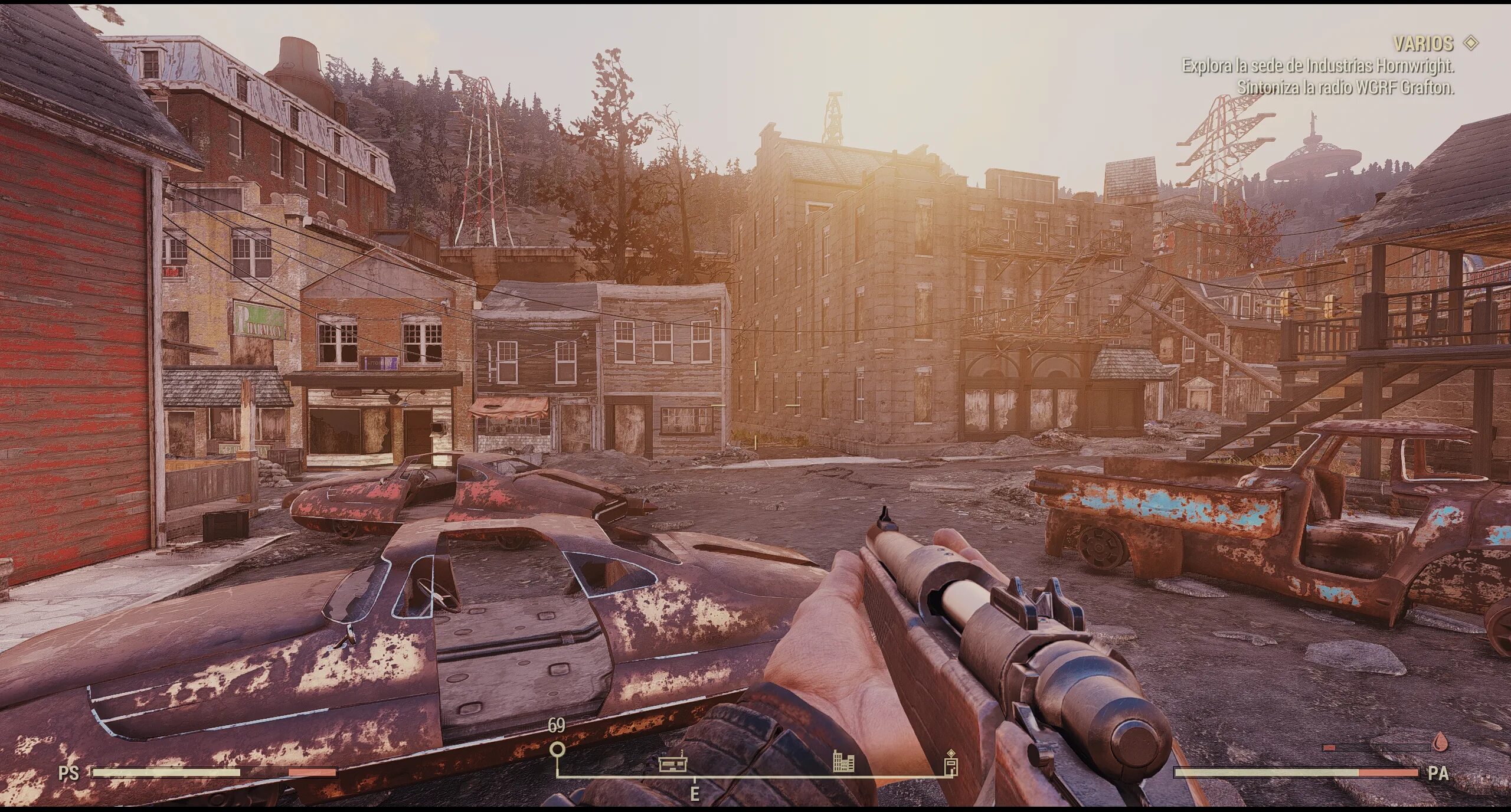Click the radio station compass icon
This screenshot has width=1511, height=812.
673,764
